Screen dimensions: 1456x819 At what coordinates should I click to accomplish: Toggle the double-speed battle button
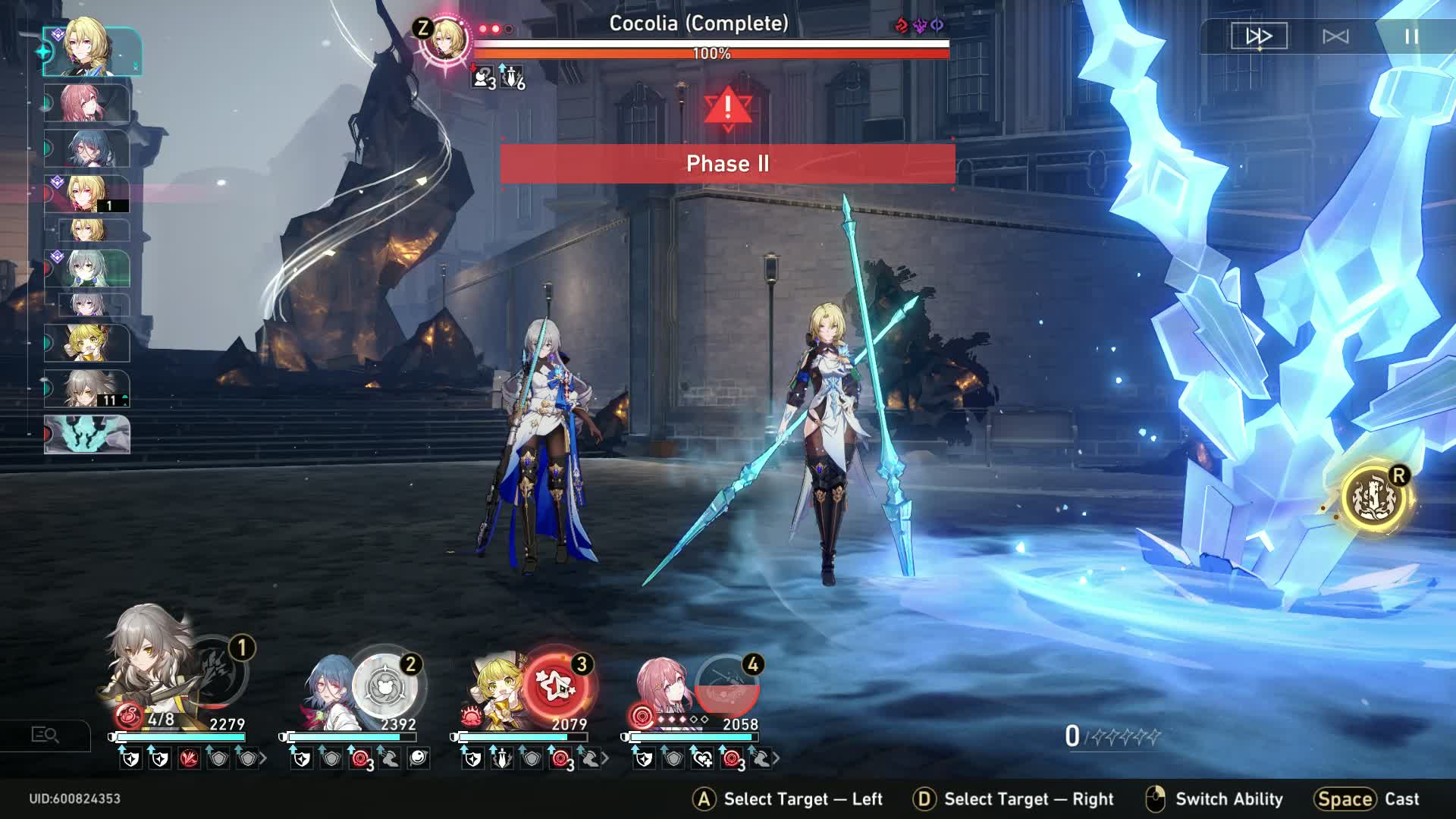click(1258, 36)
